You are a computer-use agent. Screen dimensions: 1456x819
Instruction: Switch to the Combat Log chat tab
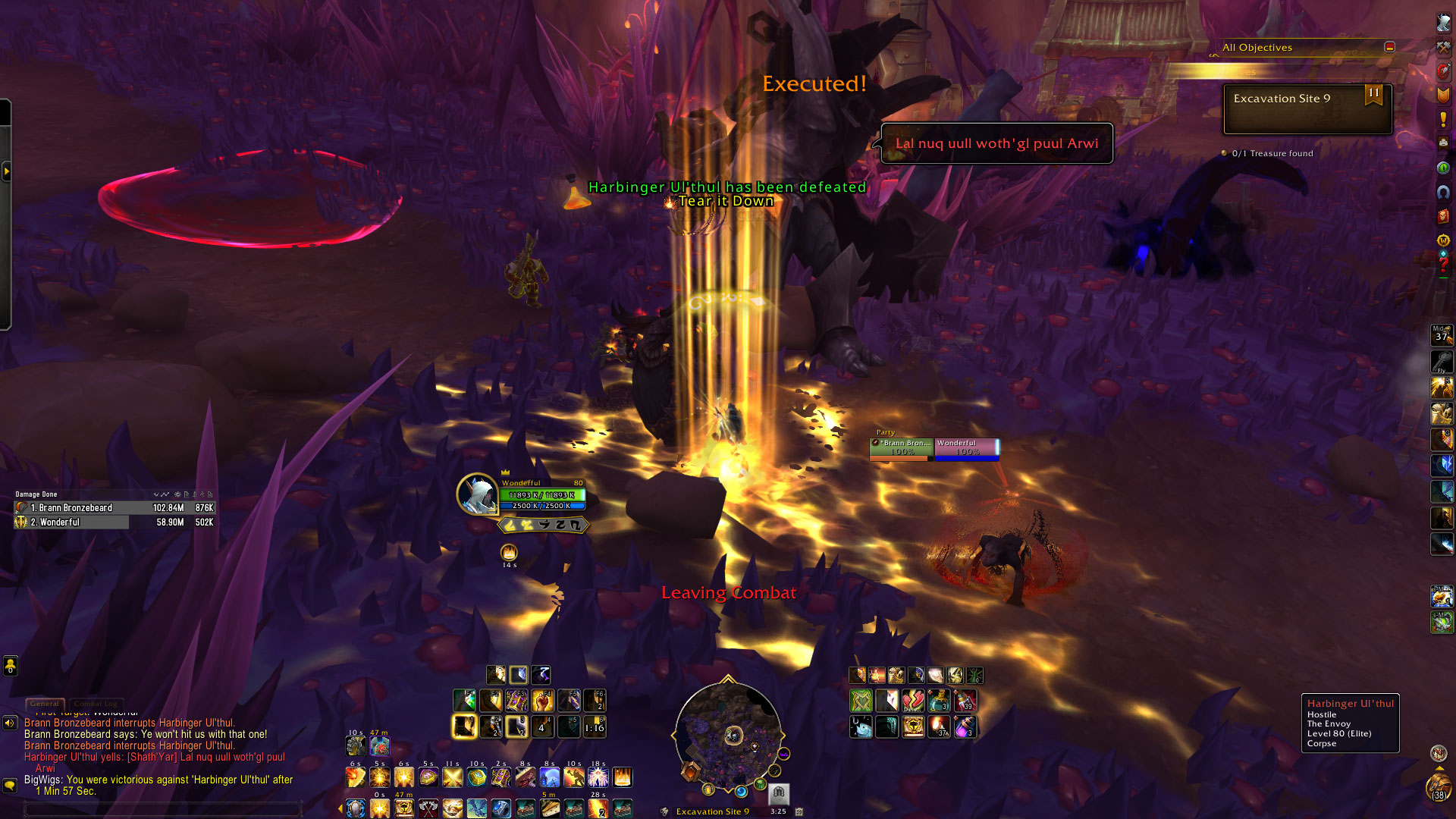coord(96,704)
